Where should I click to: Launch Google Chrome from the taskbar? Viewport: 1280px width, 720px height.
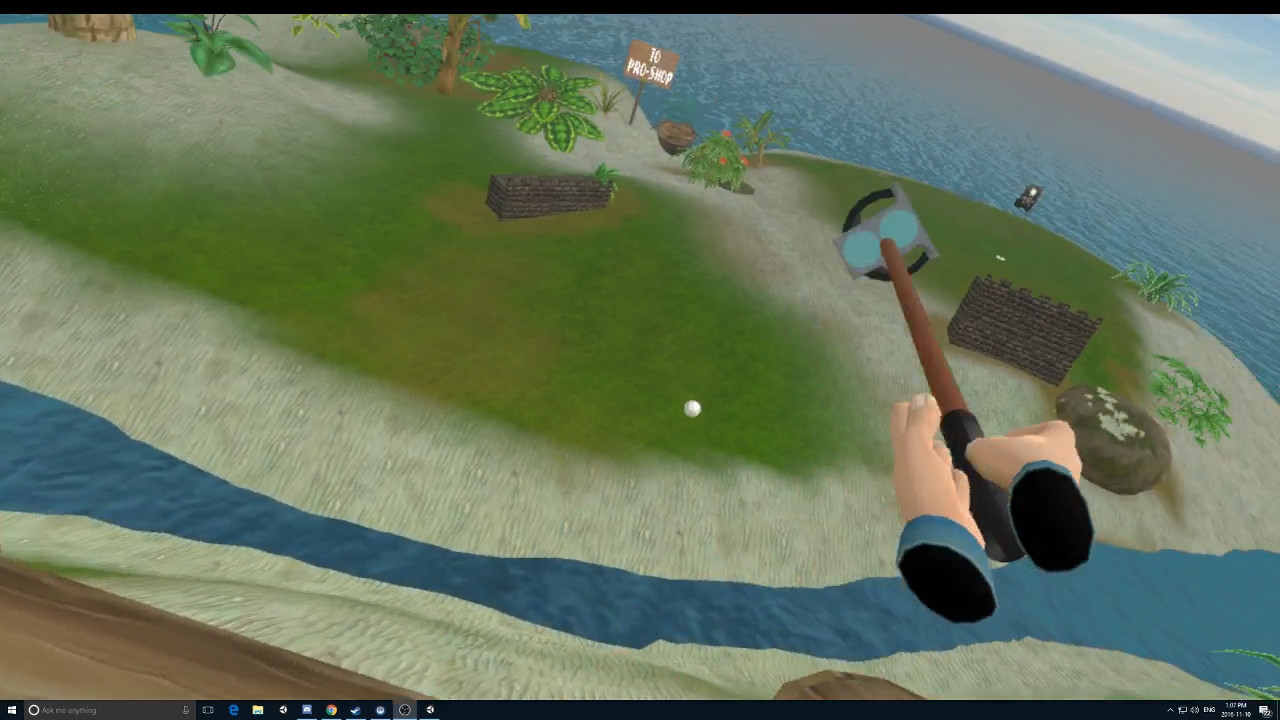330,710
